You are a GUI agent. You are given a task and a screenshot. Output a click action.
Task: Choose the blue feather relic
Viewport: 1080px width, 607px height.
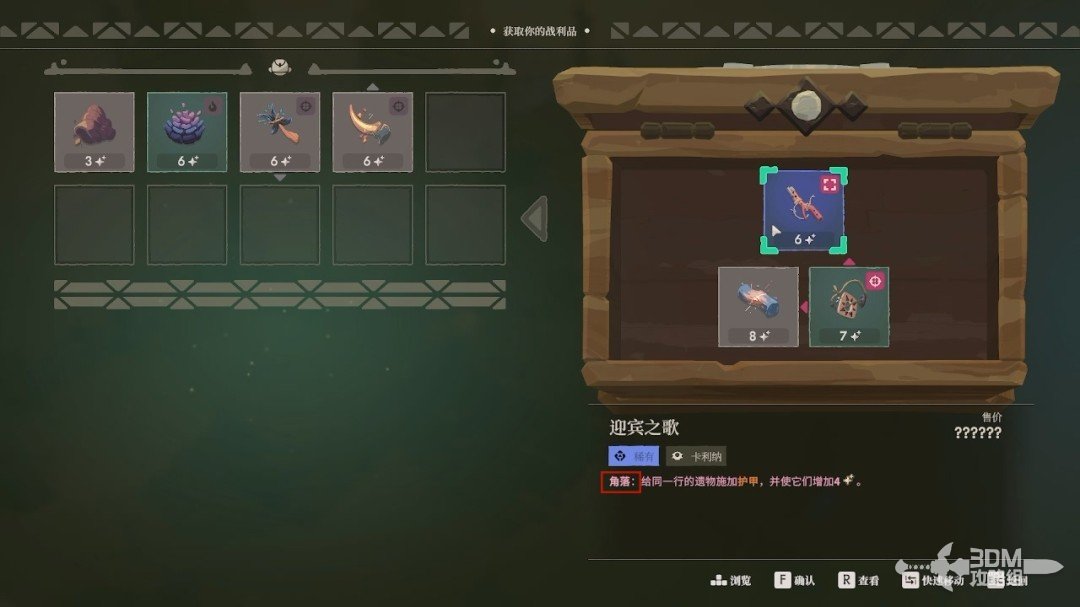coord(280,132)
